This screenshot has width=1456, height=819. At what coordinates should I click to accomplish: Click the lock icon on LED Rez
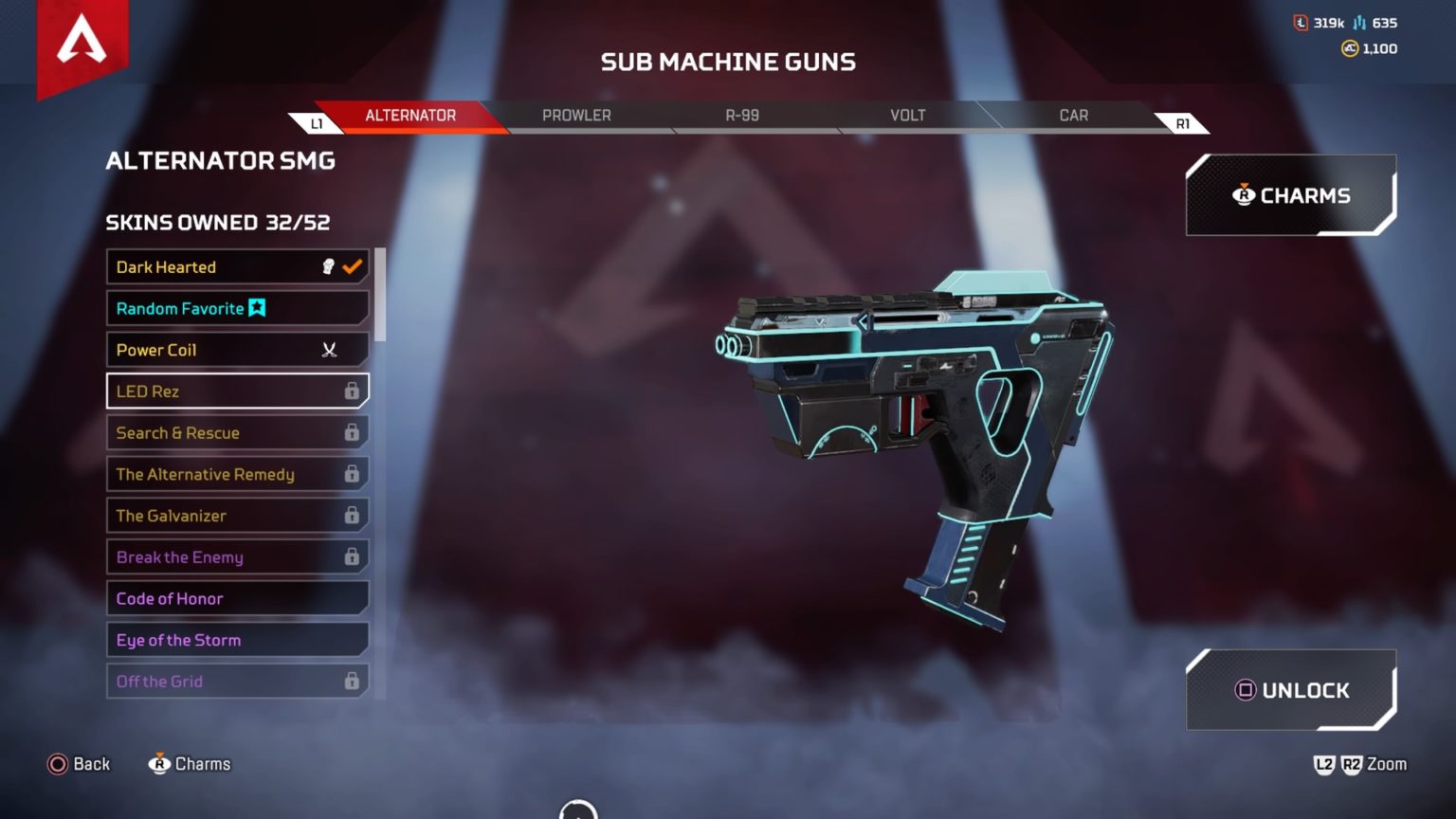point(352,391)
